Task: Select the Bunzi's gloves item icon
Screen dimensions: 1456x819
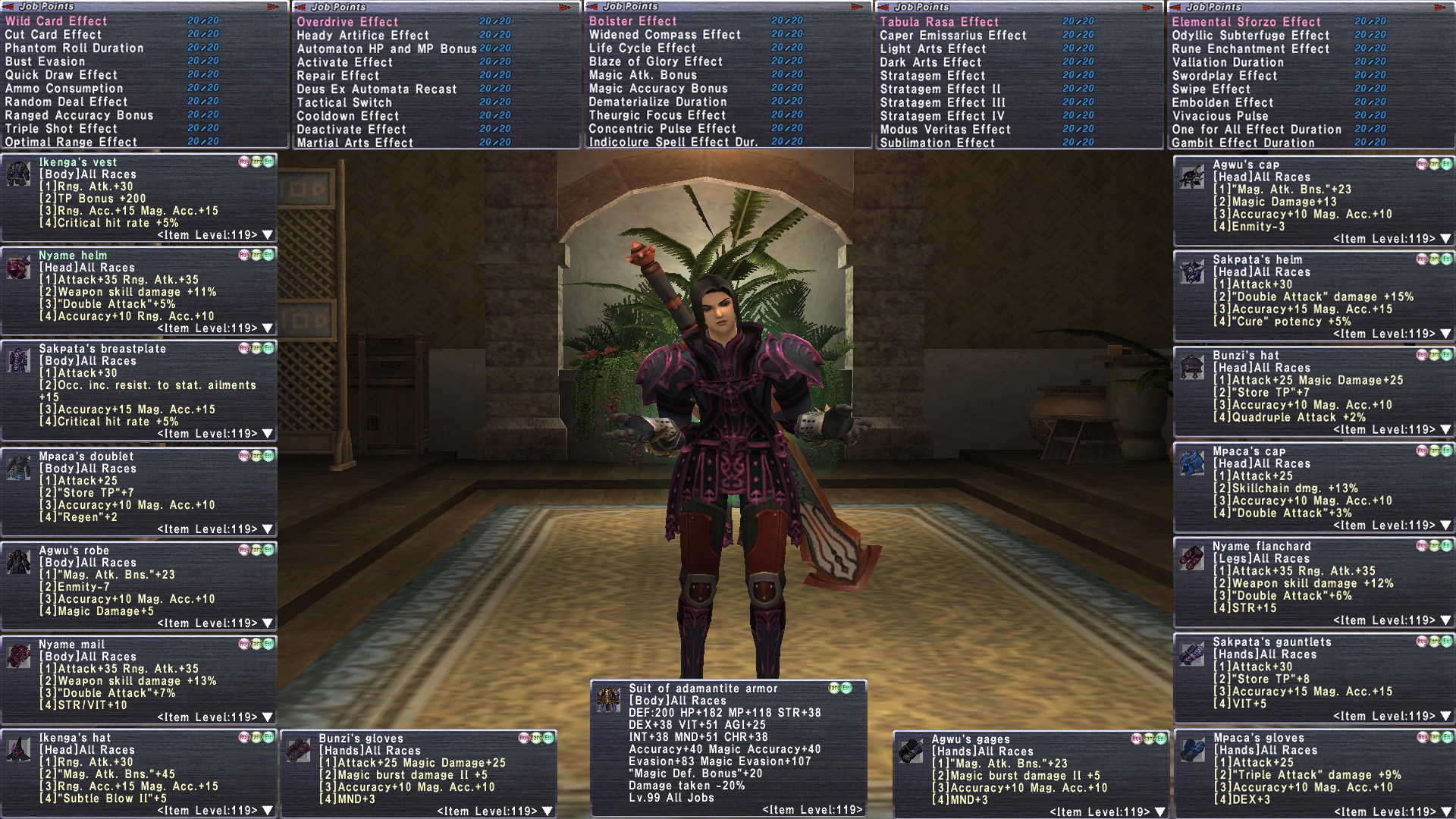Action: (x=298, y=750)
